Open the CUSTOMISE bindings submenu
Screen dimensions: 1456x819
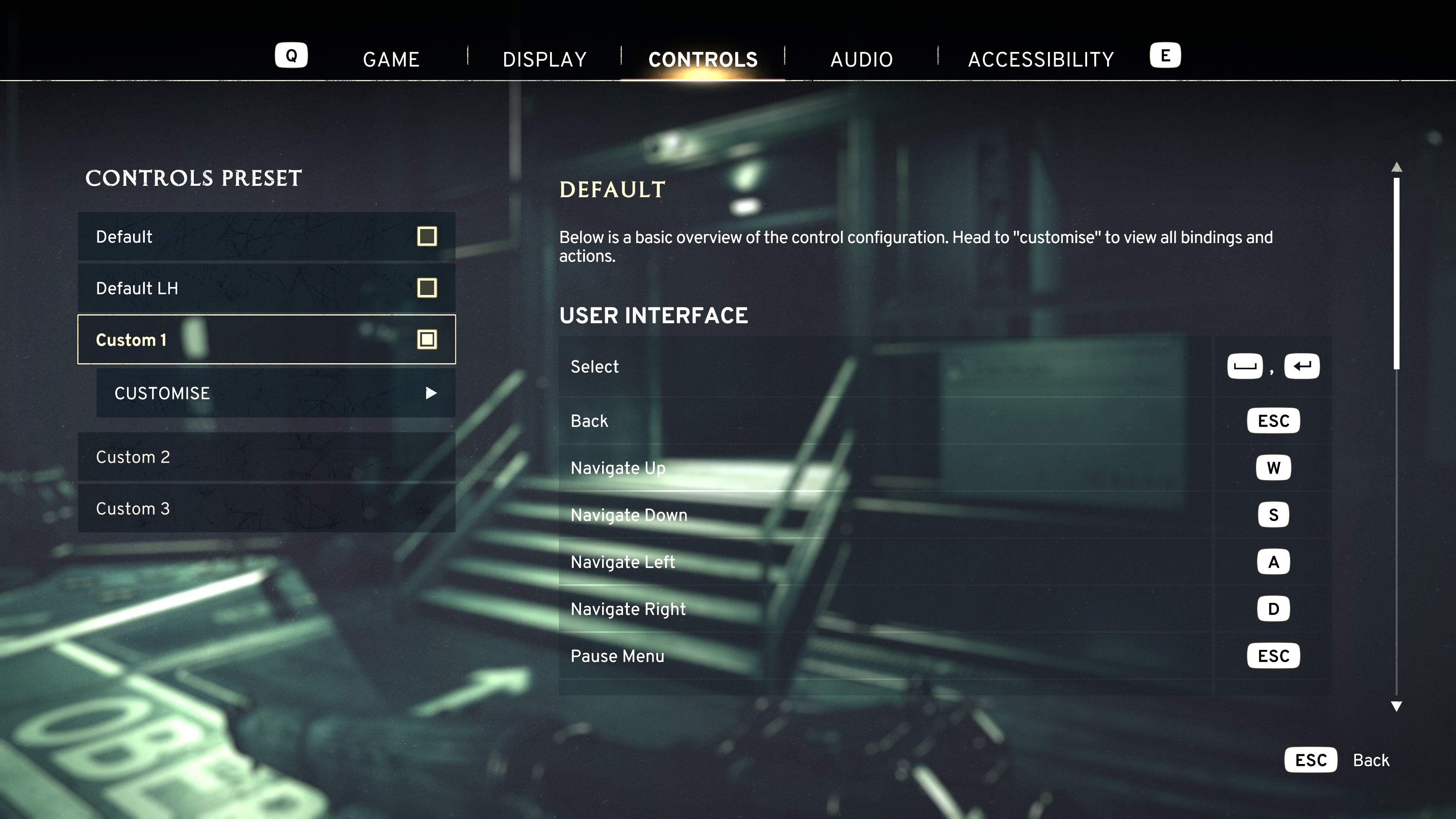(x=275, y=394)
